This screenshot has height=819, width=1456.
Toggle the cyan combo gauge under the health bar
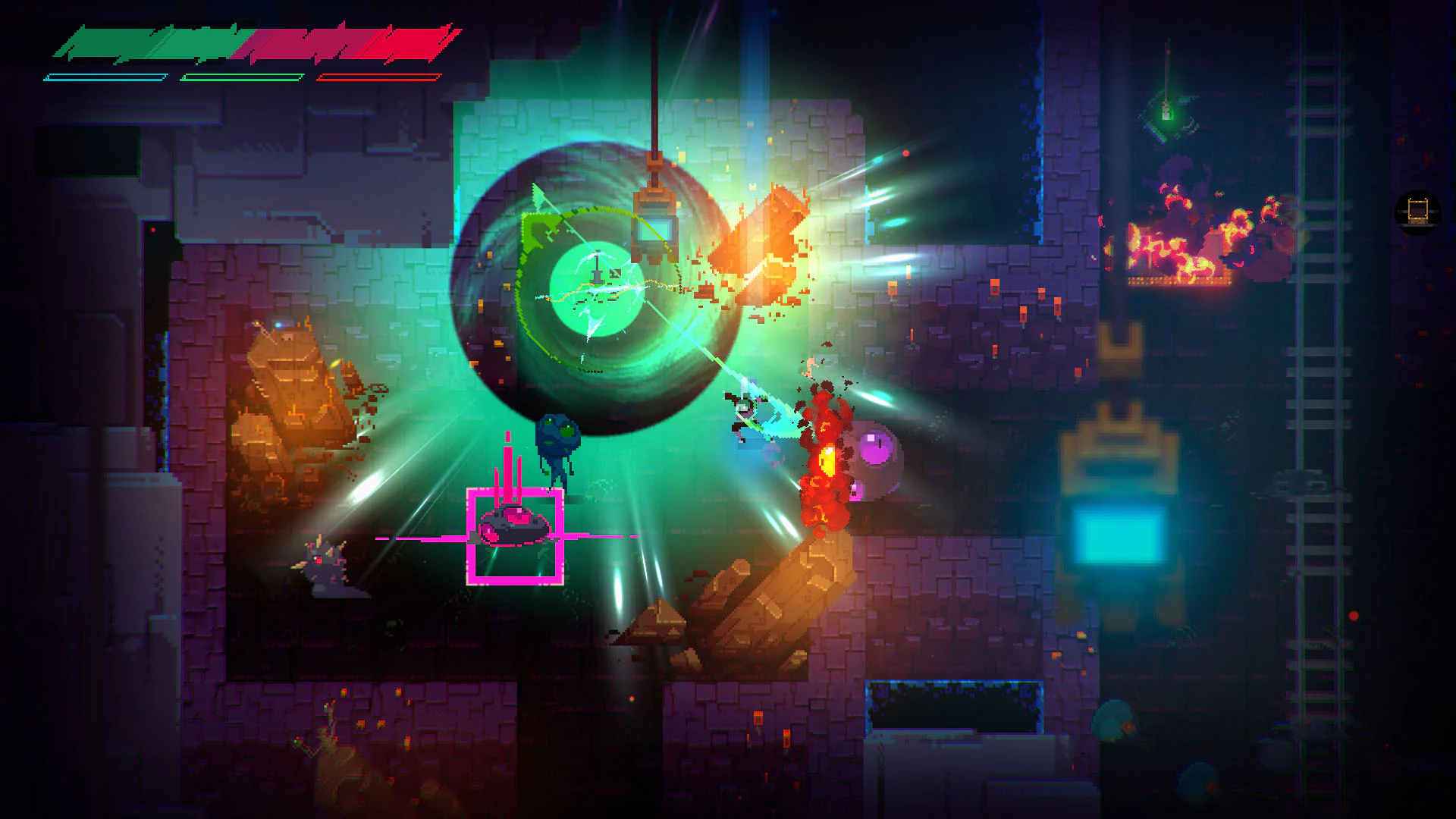[106, 76]
